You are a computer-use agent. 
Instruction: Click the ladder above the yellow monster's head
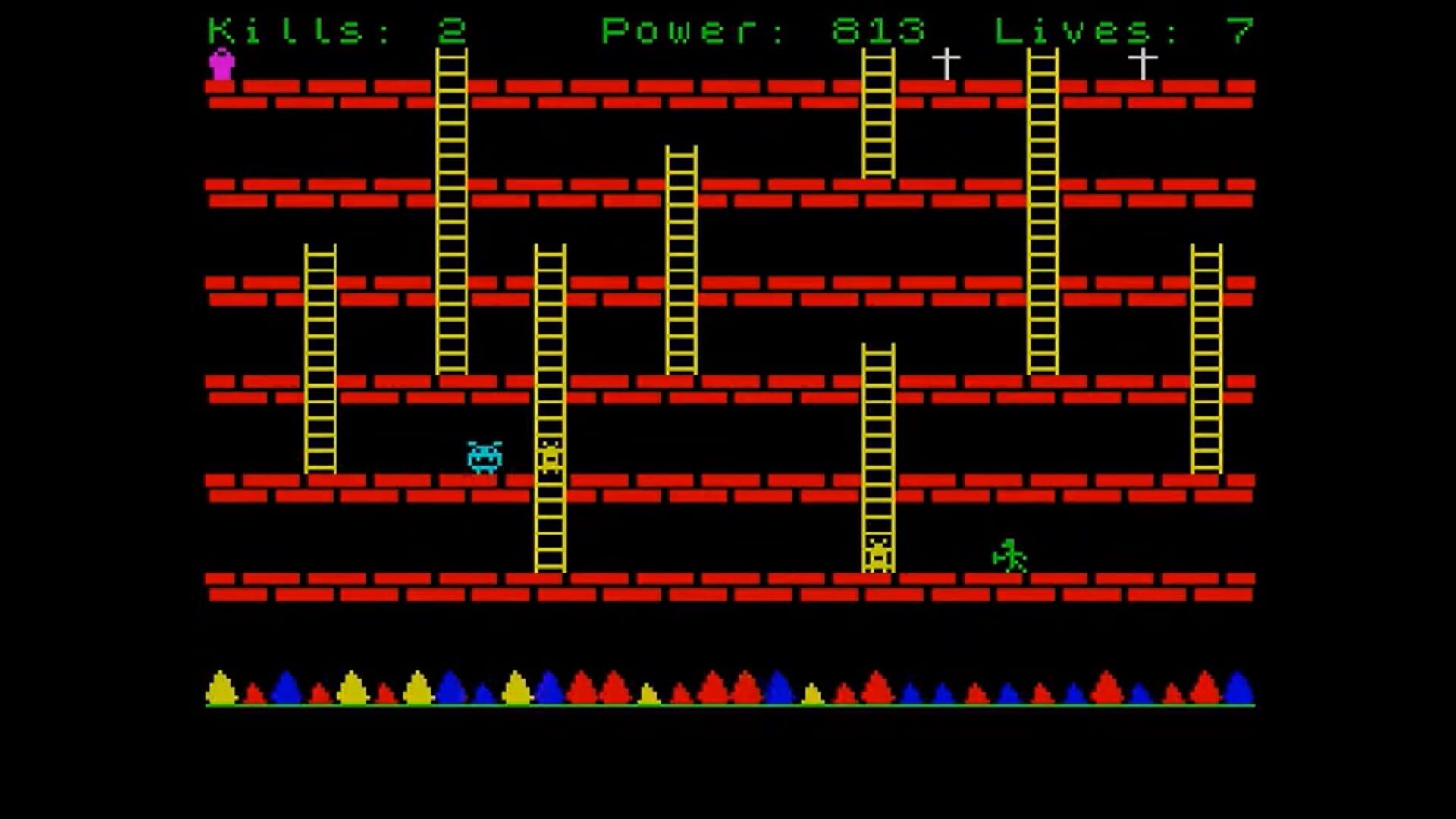coord(878,425)
